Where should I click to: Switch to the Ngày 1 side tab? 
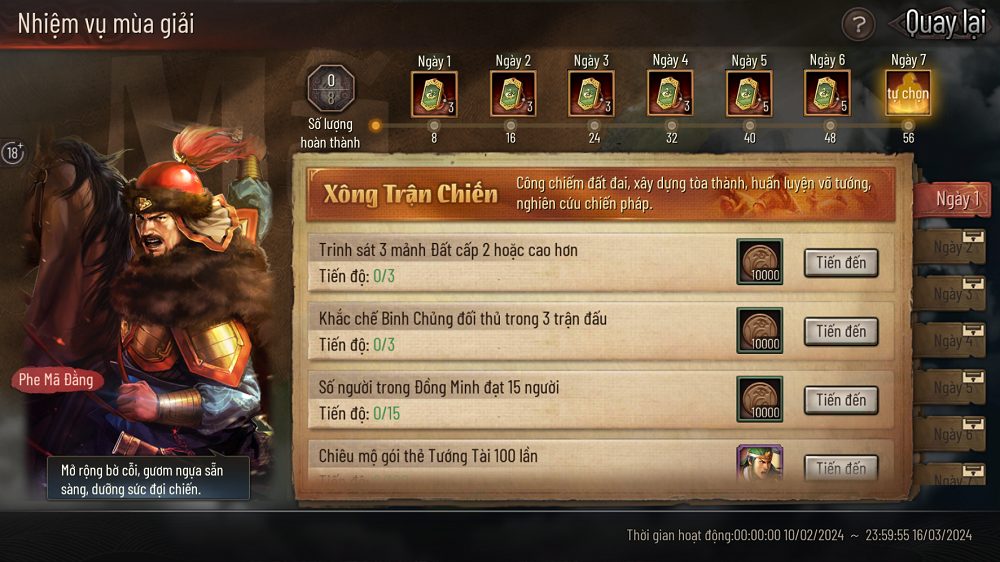[954, 199]
